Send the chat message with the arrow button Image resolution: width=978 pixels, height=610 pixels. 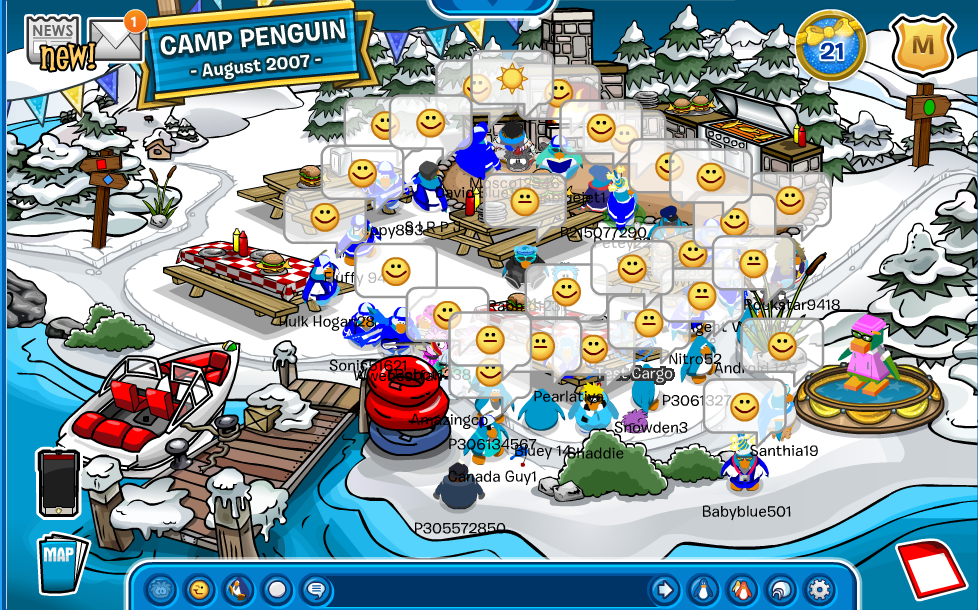(663, 588)
